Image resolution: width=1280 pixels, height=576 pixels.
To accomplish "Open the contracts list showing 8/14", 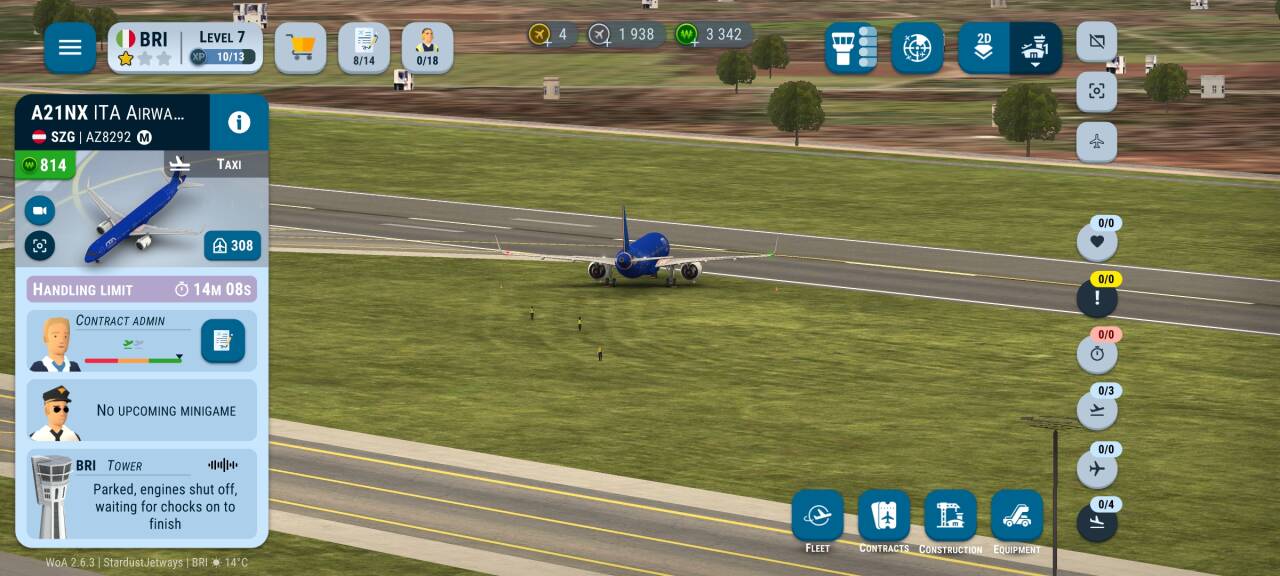I will click(x=364, y=47).
